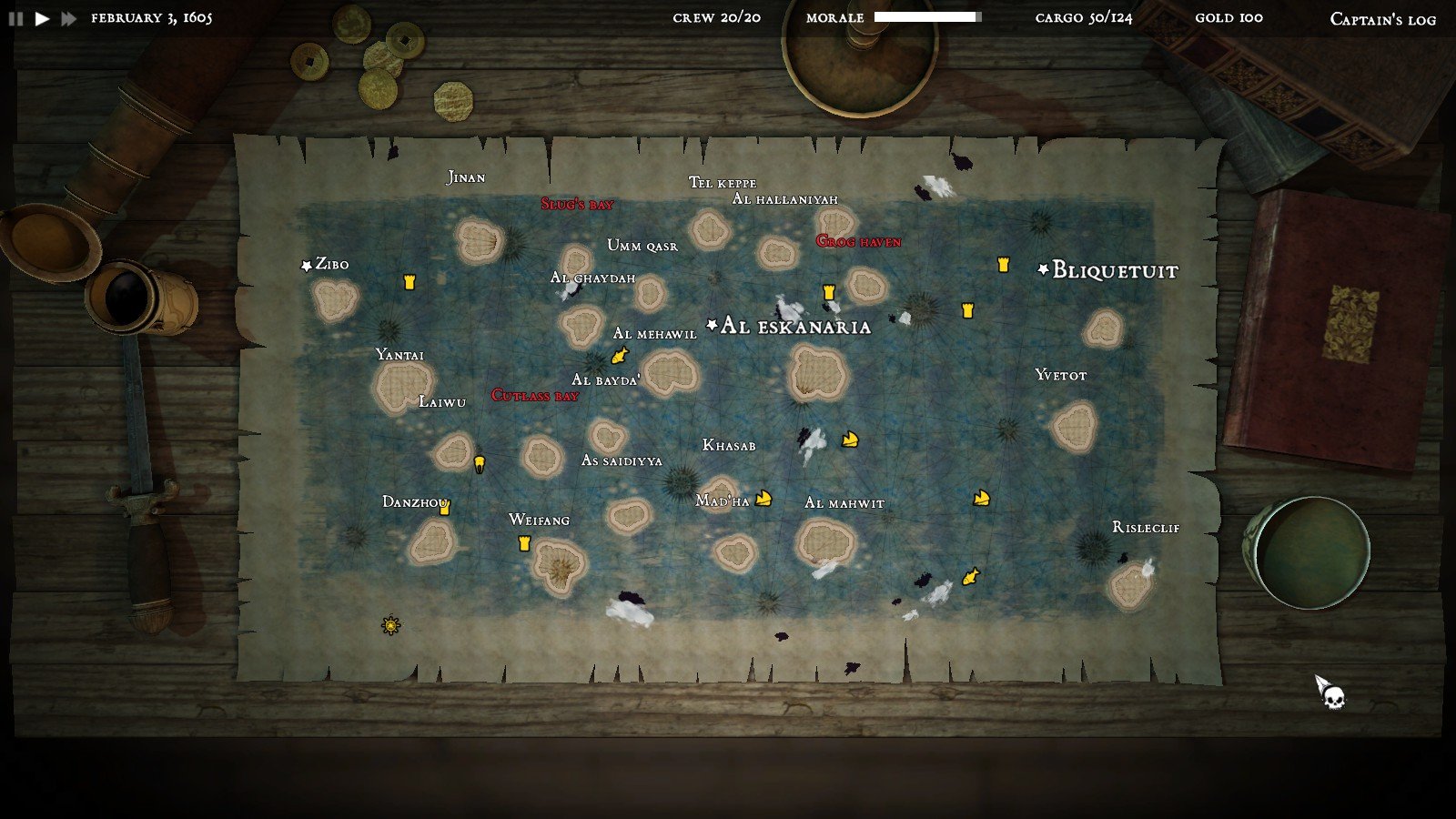Activate fast-forward speed
The width and height of the screenshot is (1456, 819).
[x=69, y=18]
